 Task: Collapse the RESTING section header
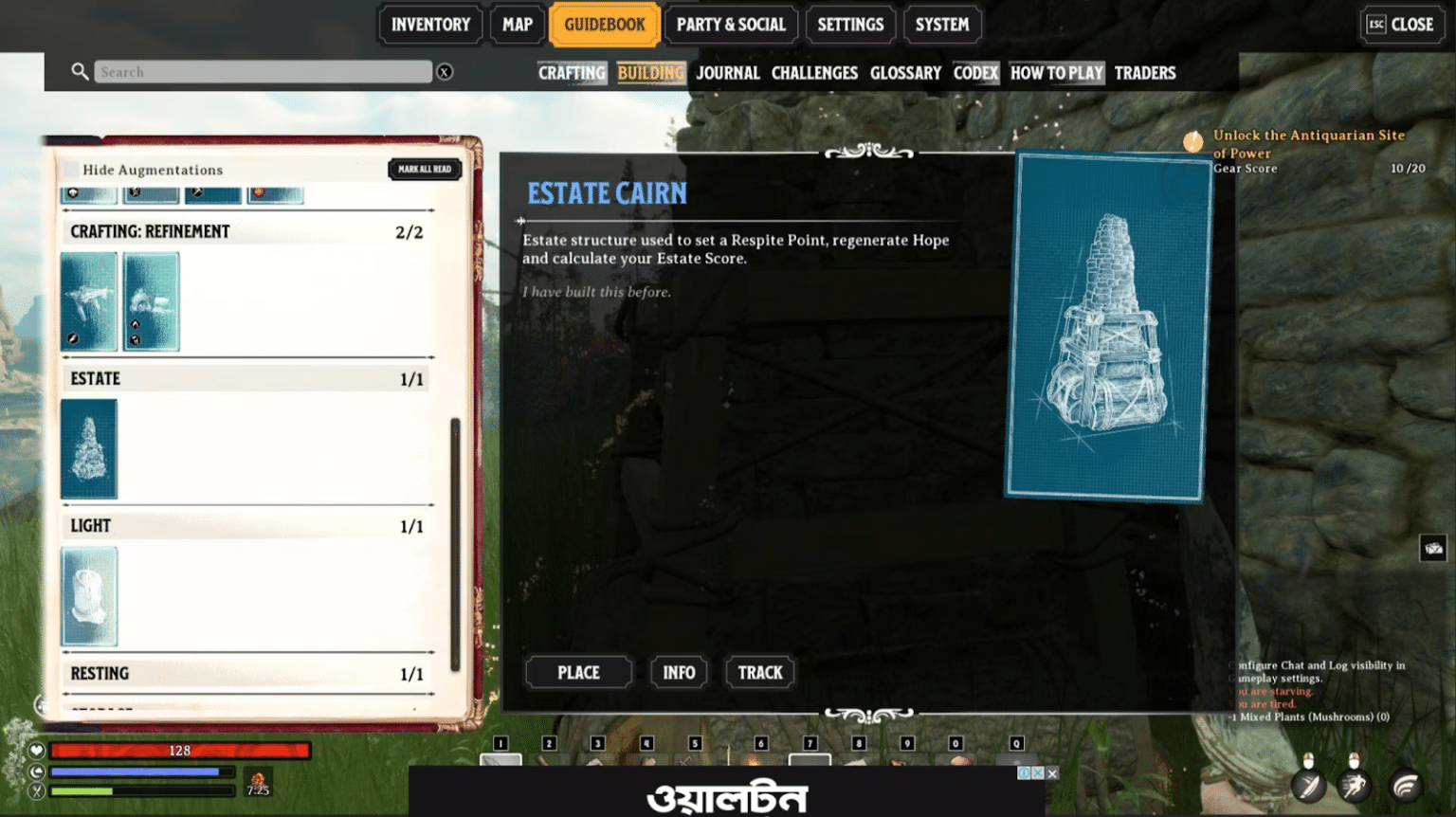[x=245, y=673]
